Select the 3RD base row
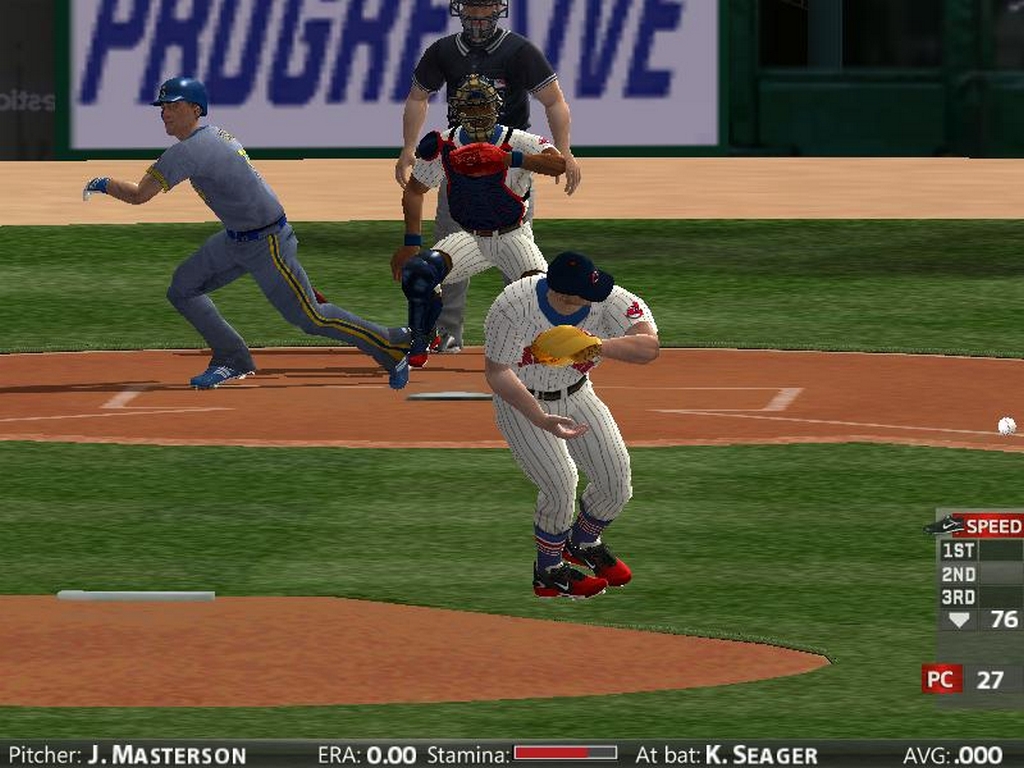 pyautogui.click(x=979, y=597)
